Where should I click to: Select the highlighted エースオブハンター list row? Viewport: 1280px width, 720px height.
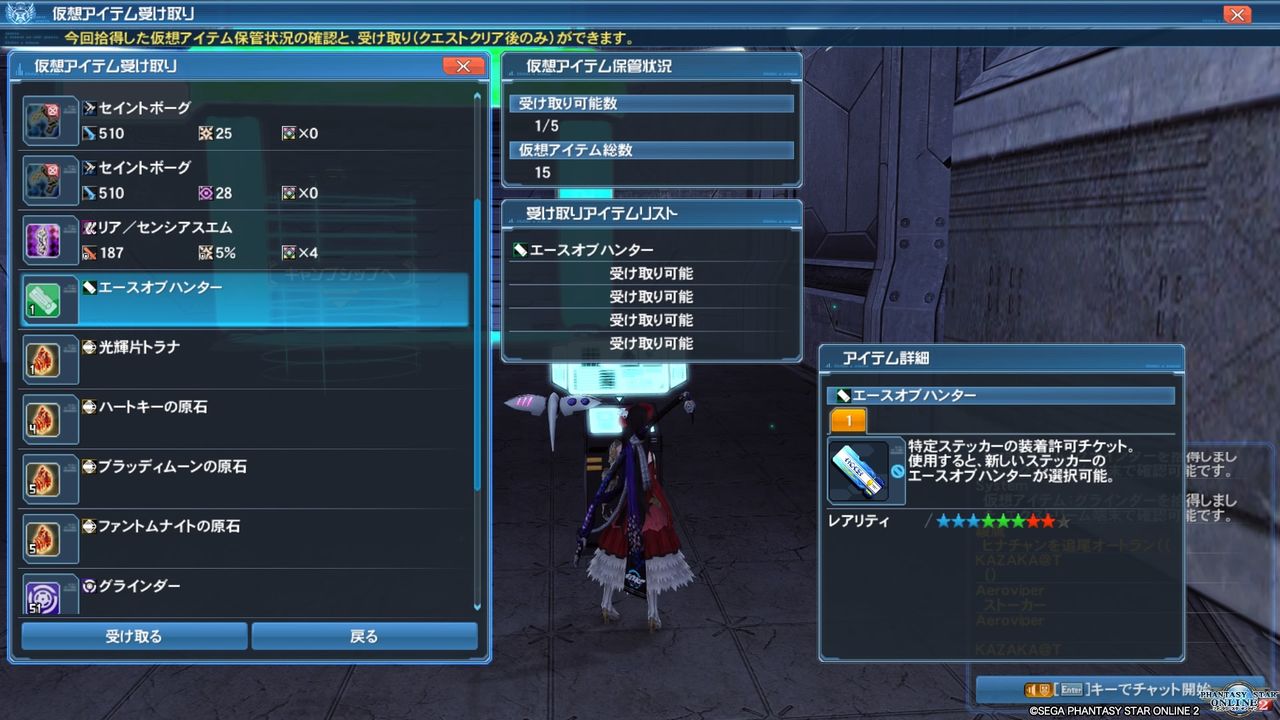[x=250, y=300]
